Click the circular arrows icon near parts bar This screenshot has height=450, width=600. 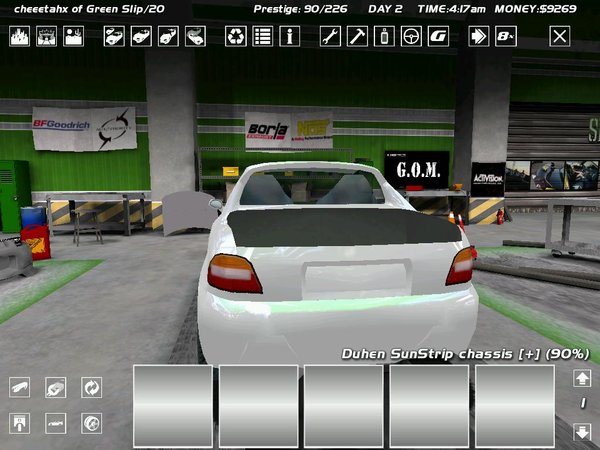point(92,387)
